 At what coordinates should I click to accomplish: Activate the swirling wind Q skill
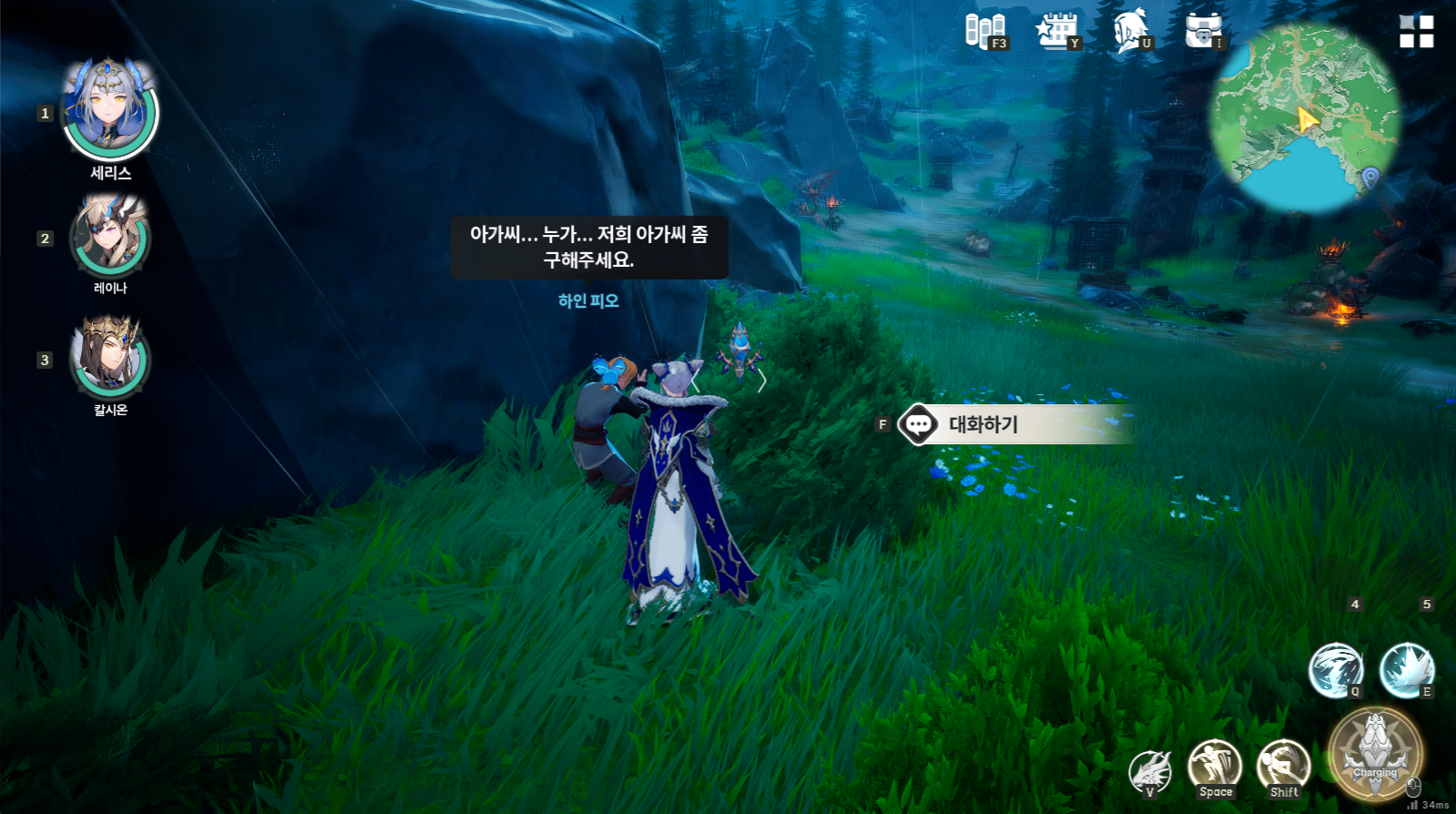point(1335,670)
